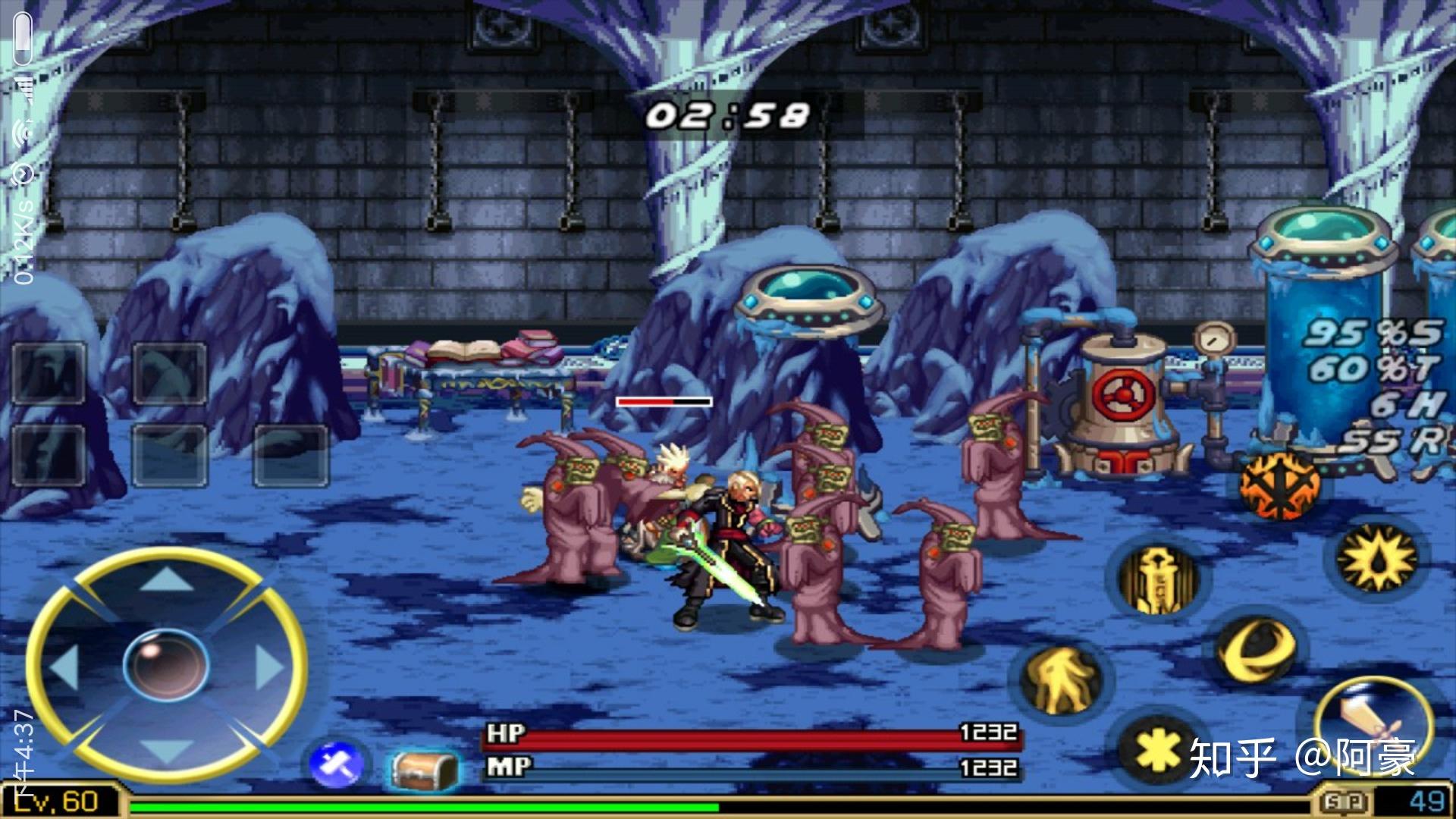Activate the orange flaming rune skill
This screenshot has height=819, width=1456.
point(1279,484)
